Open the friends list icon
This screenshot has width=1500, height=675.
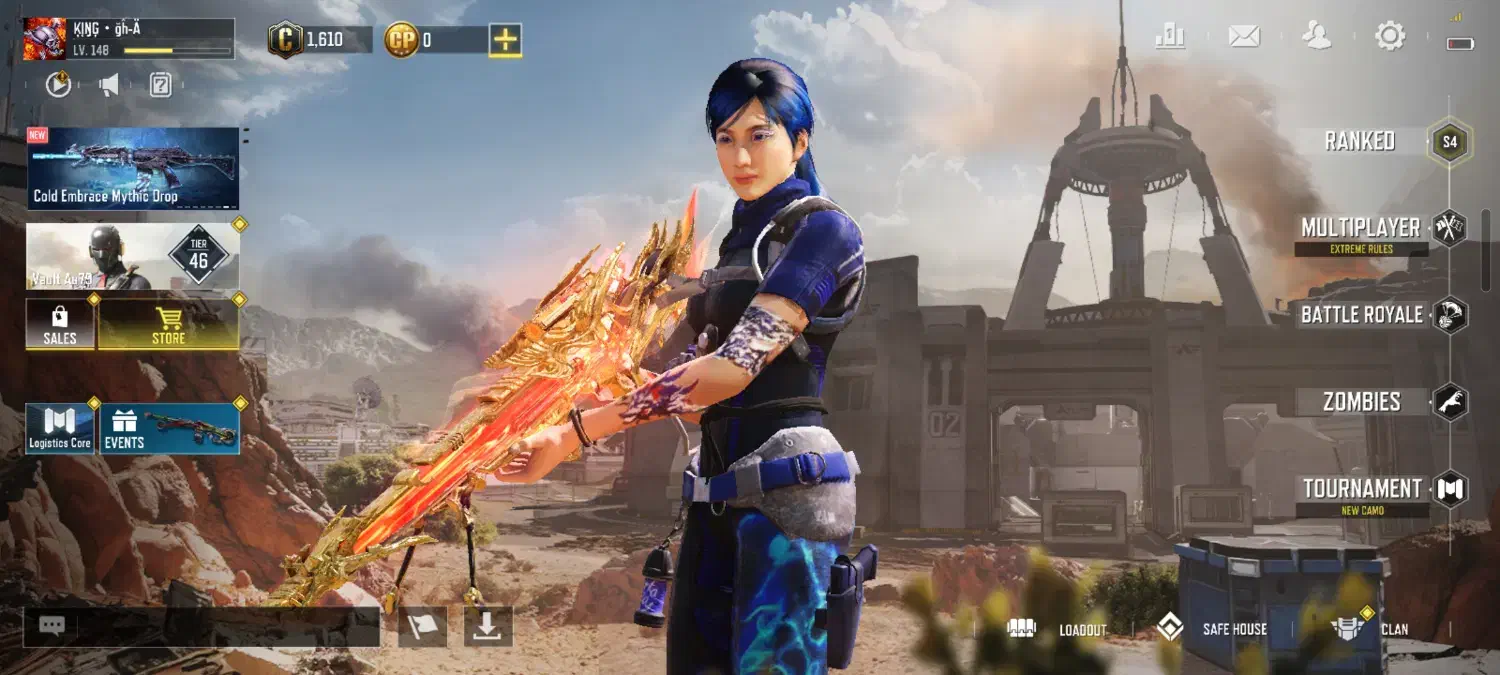click(1317, 37)
